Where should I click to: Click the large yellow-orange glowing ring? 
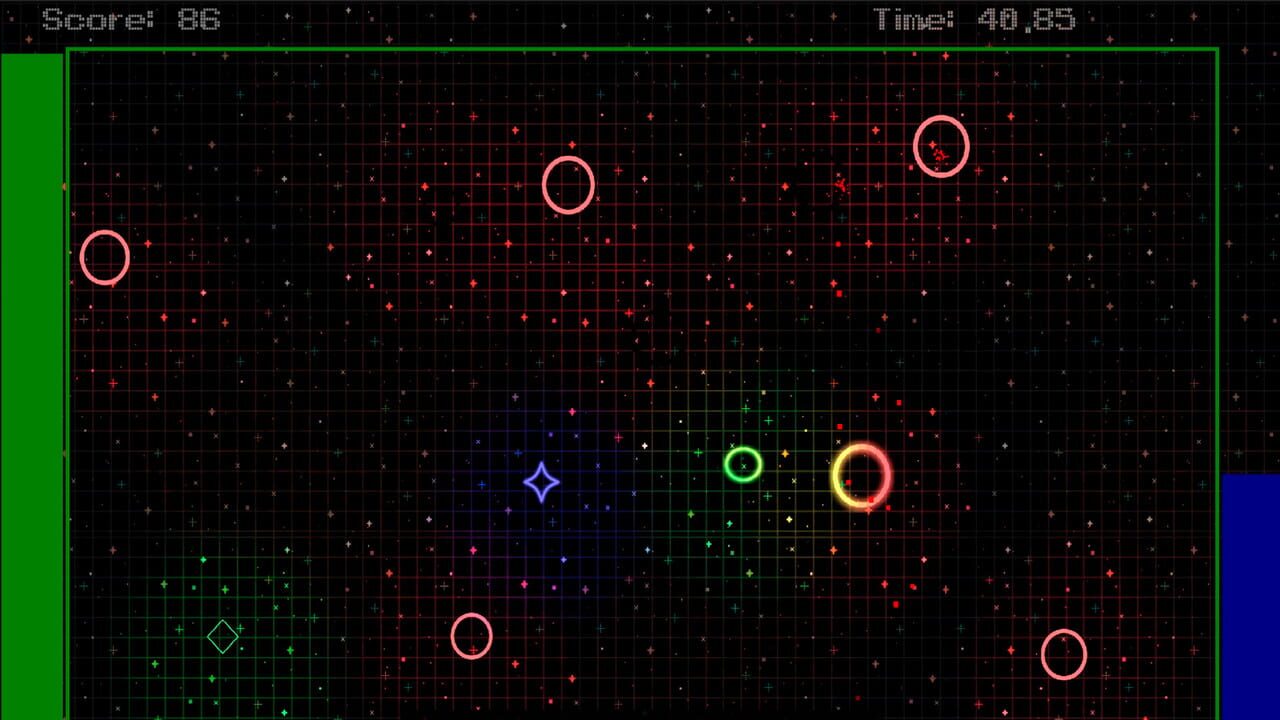862,476
